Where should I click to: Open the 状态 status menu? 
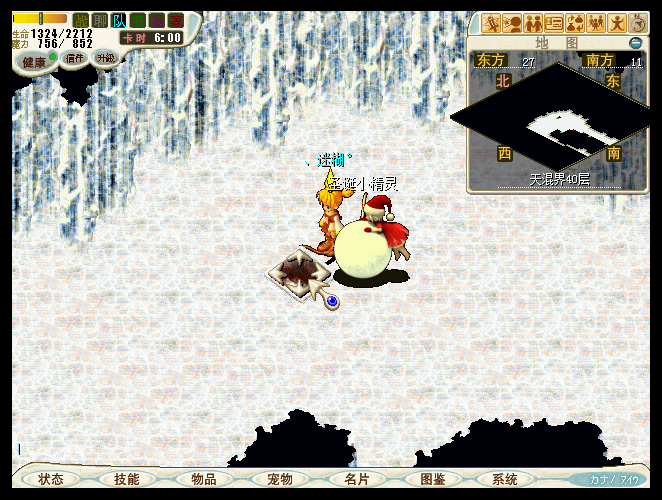tap(51, 480)
